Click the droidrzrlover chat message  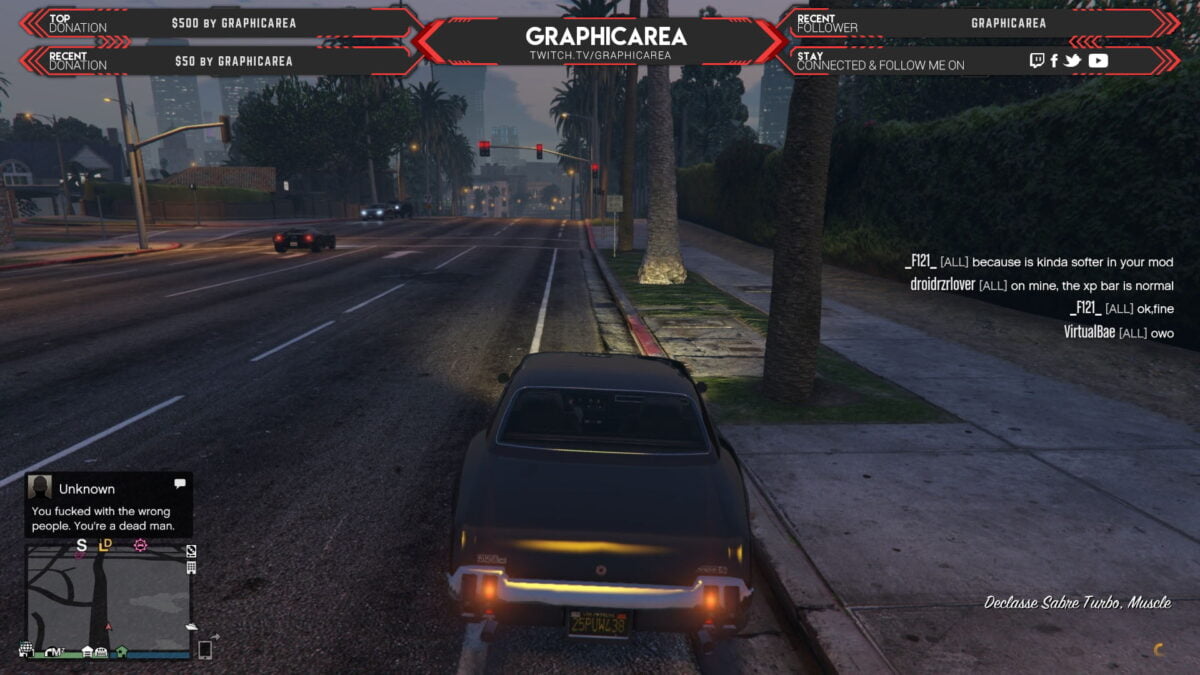(1042, 285)
